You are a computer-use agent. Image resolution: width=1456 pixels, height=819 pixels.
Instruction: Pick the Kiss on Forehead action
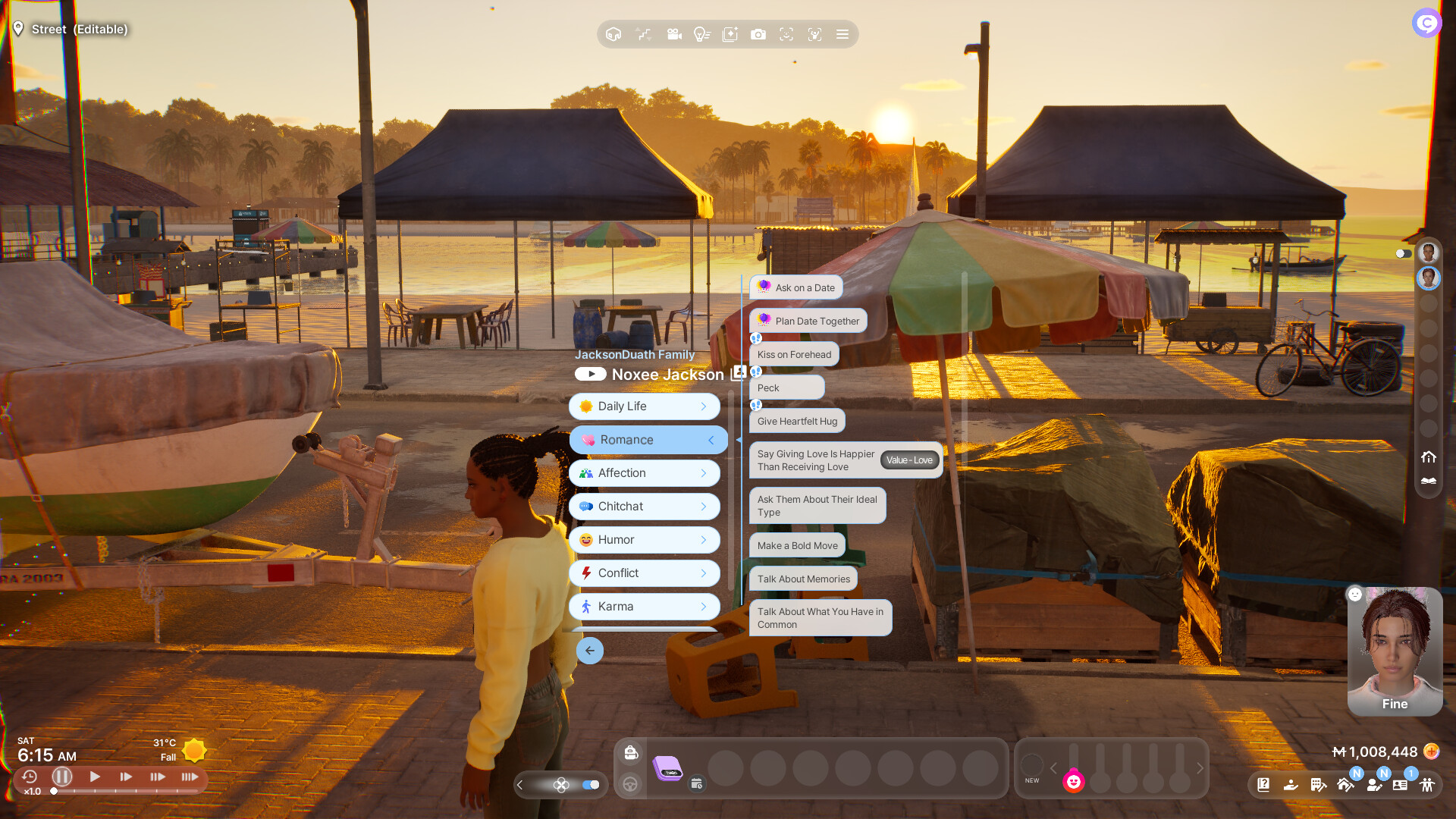click(794, 354)
